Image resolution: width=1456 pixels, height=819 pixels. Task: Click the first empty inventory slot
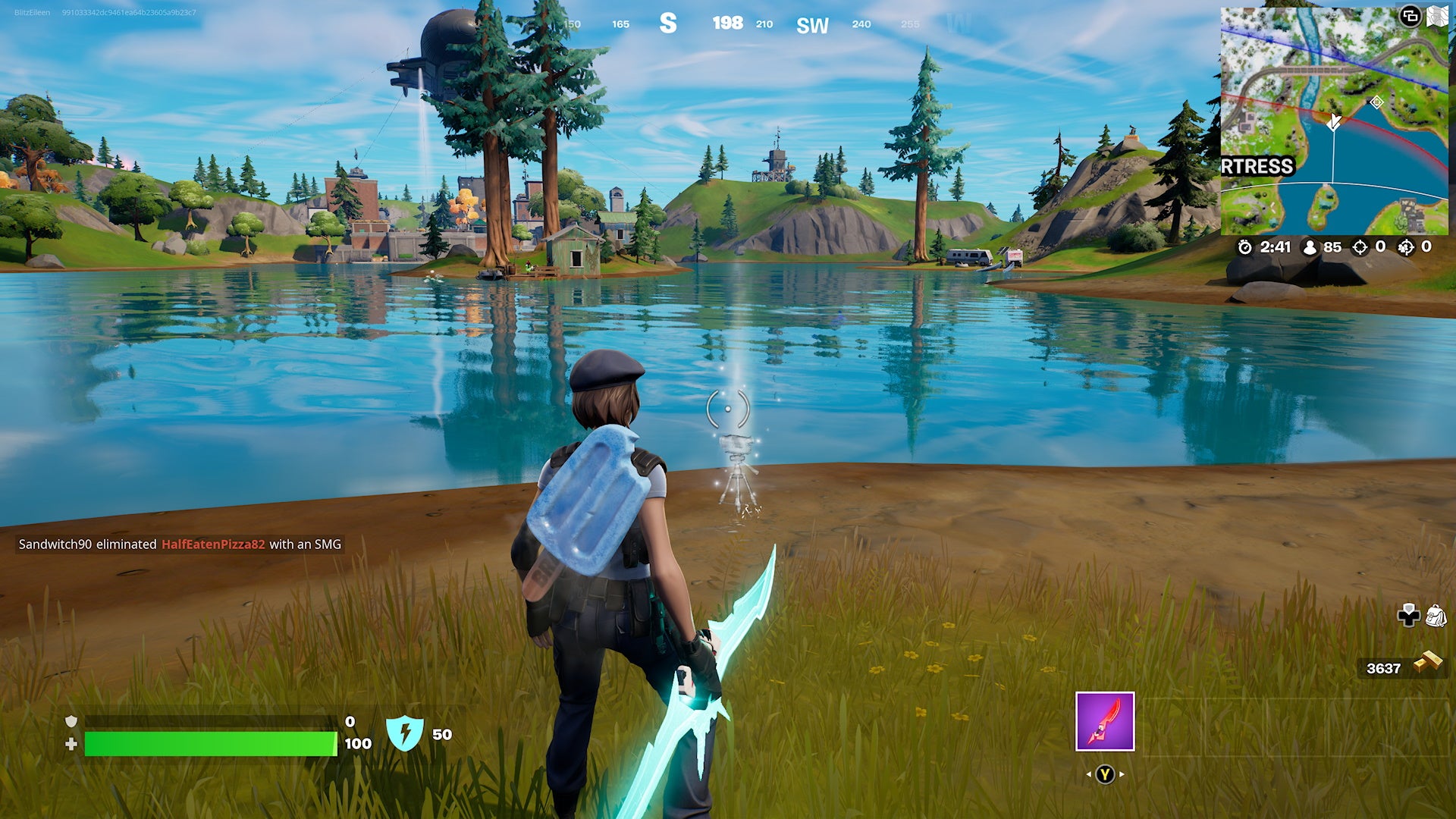tap(1172, 726)
